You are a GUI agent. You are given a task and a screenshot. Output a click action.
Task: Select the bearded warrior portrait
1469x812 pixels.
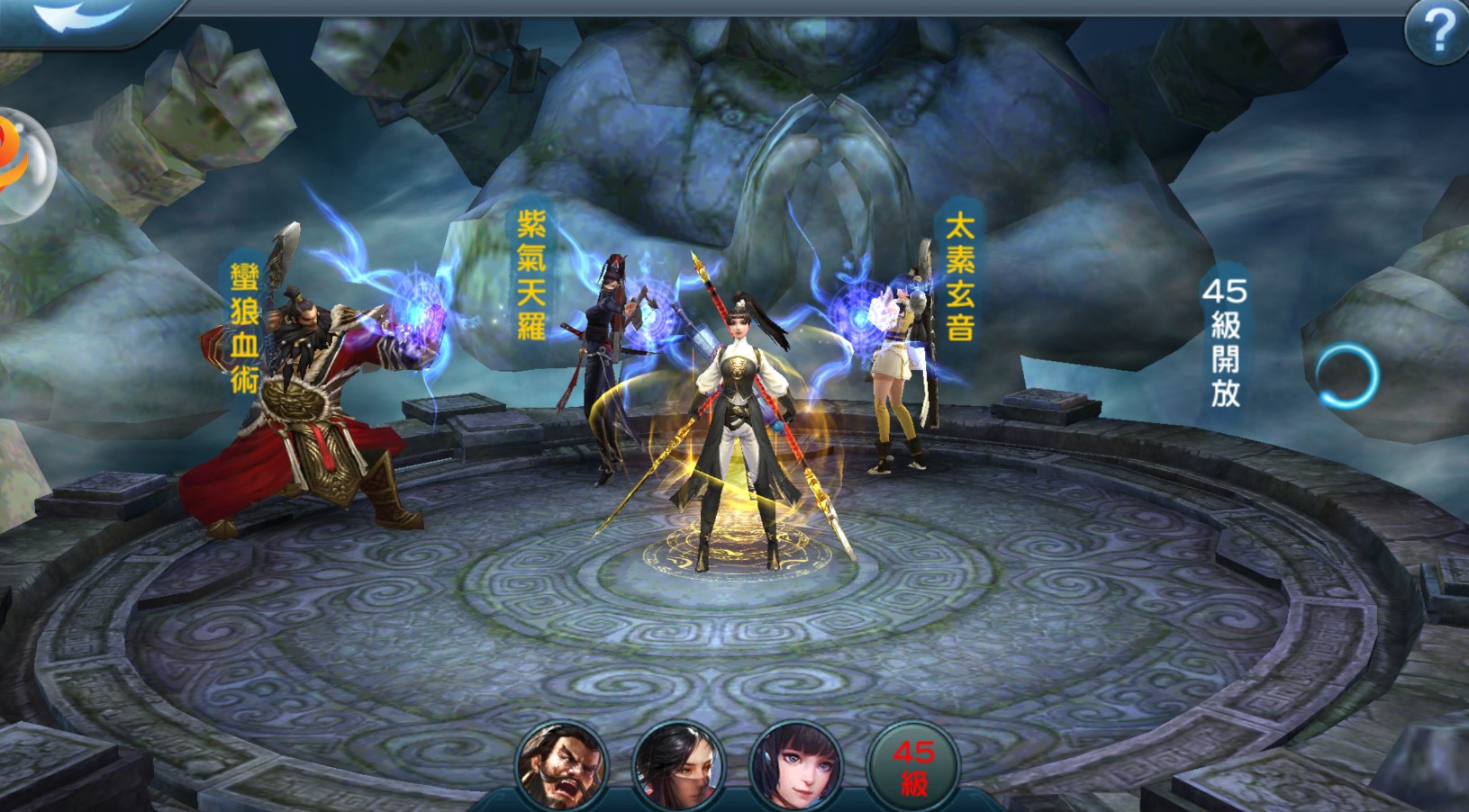coord(561,767)
